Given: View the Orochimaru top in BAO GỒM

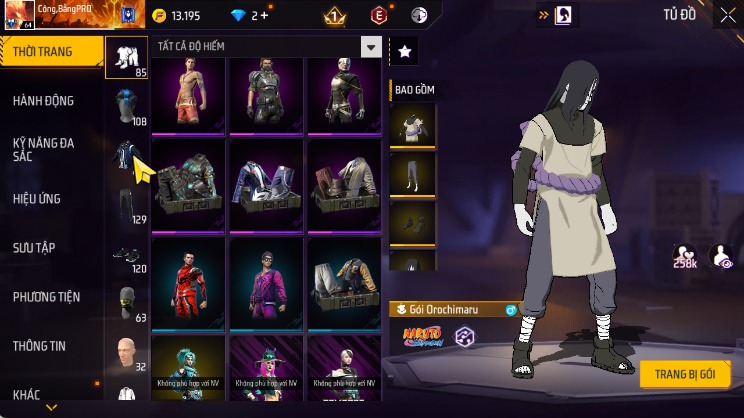Looking at the screenshot, I should click(x=412, y=124).
